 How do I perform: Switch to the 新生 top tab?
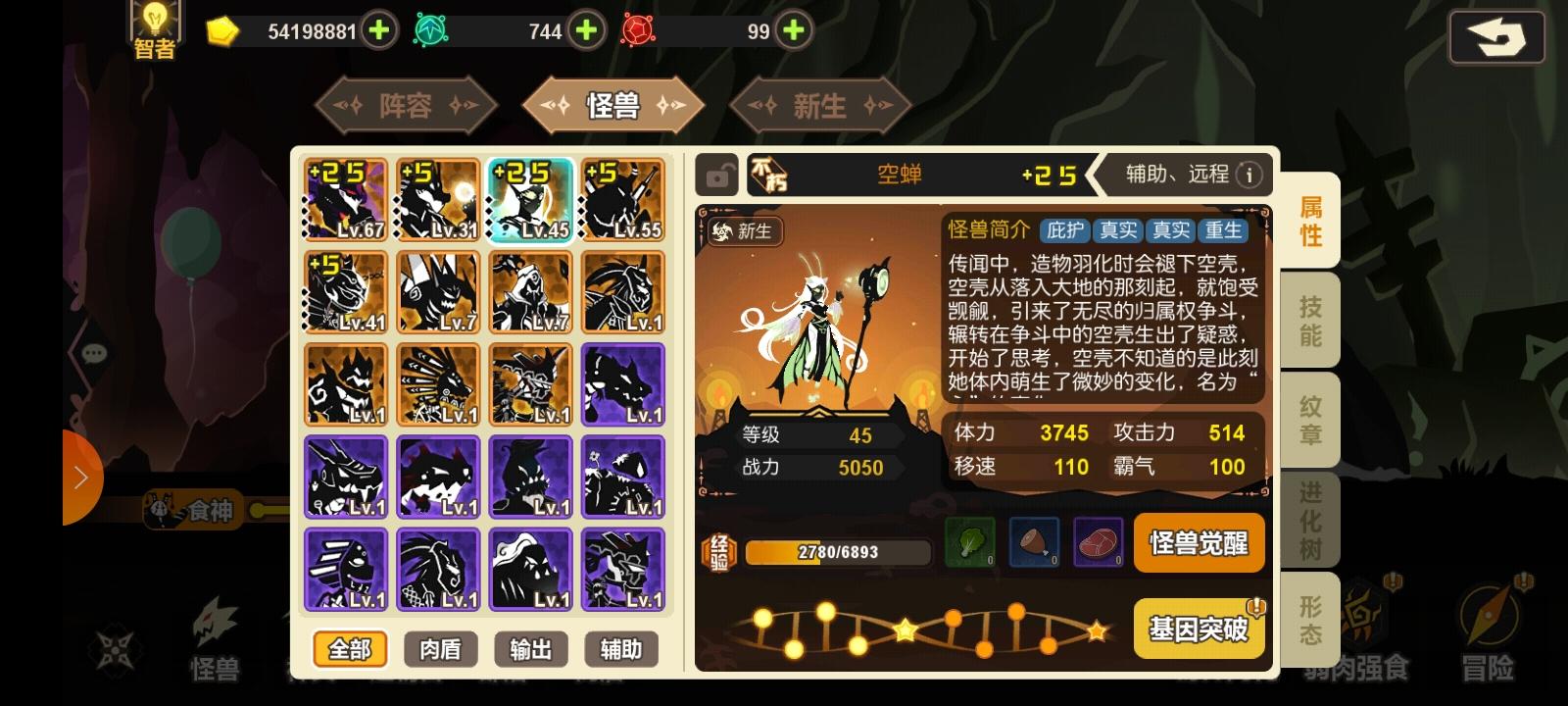[821, 107]
